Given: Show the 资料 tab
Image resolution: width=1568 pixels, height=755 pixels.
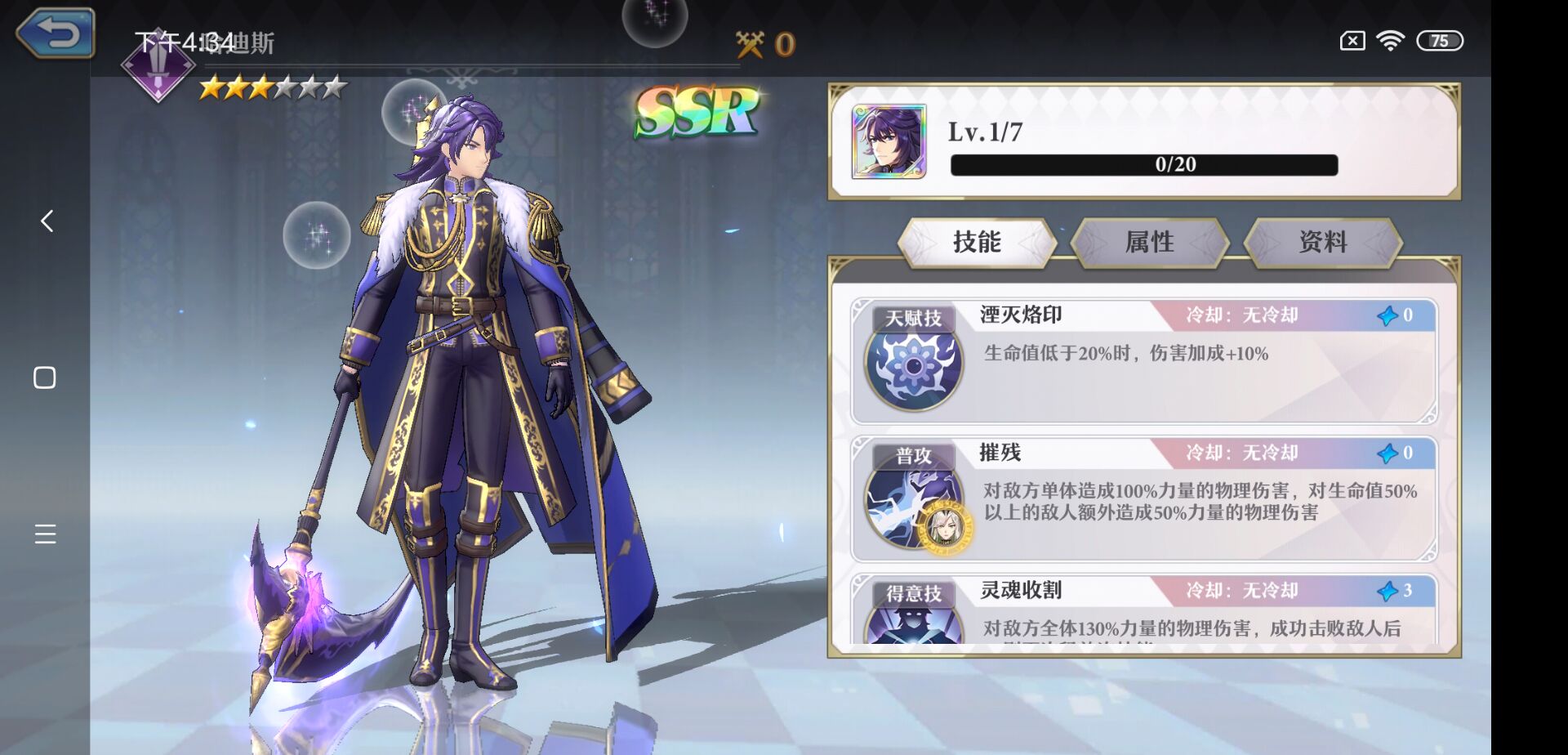Looking at the screenshot, I should 1322,242.
